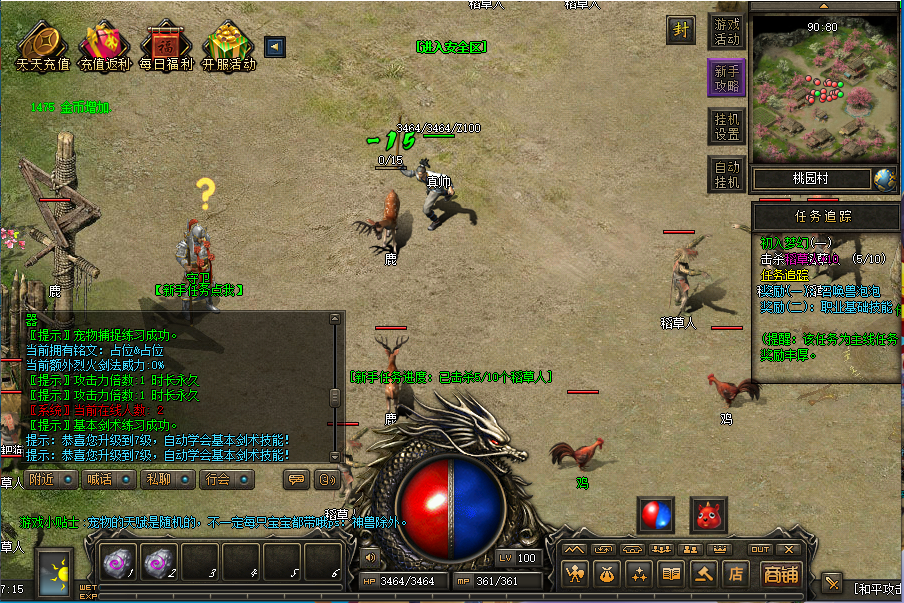
Task: Toggle 自动挂机 auto-battle
Action: pyautogui.click(x=727, y=174)
